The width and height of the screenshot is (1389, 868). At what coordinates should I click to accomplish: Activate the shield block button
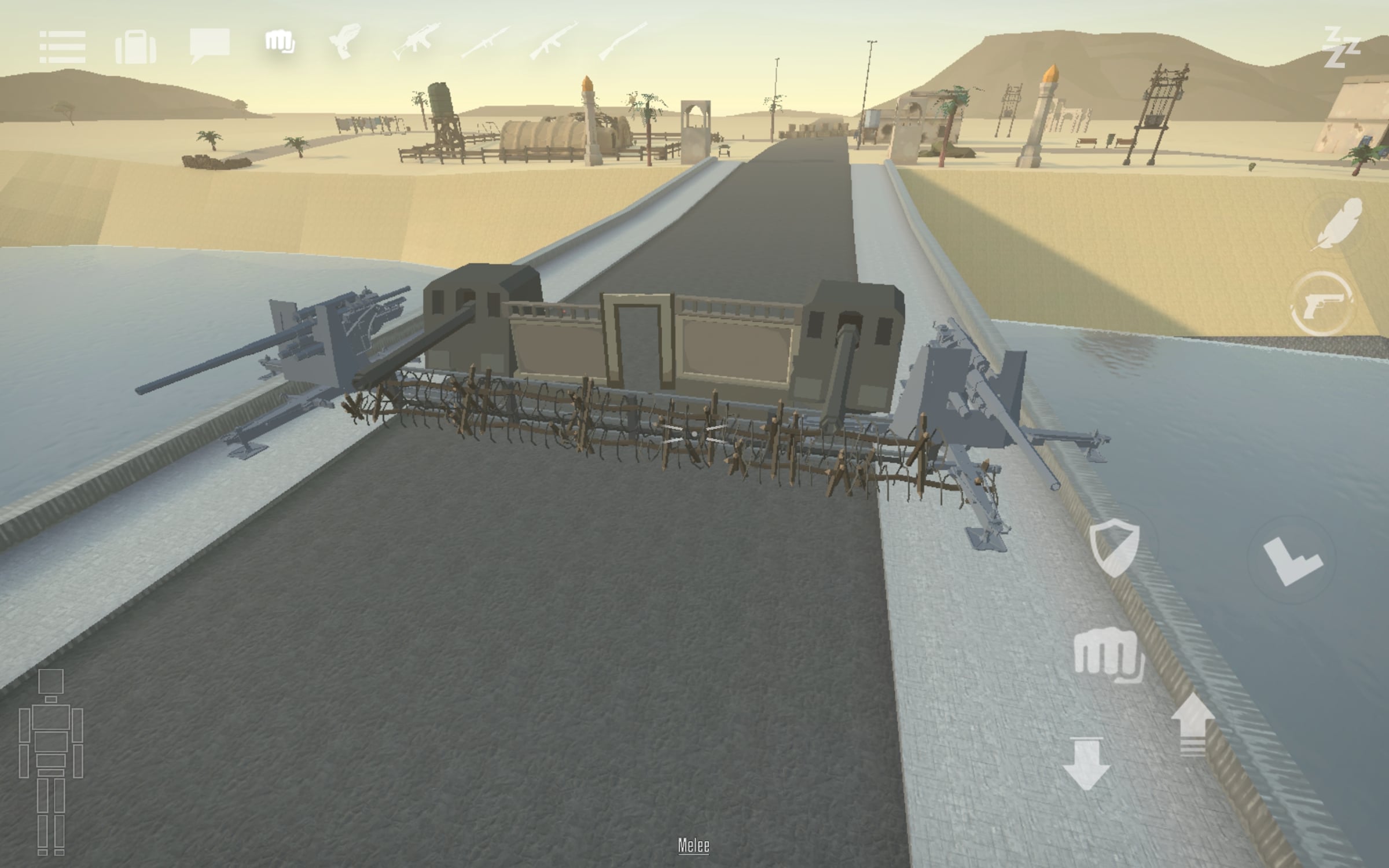(x=1115, y=547)
